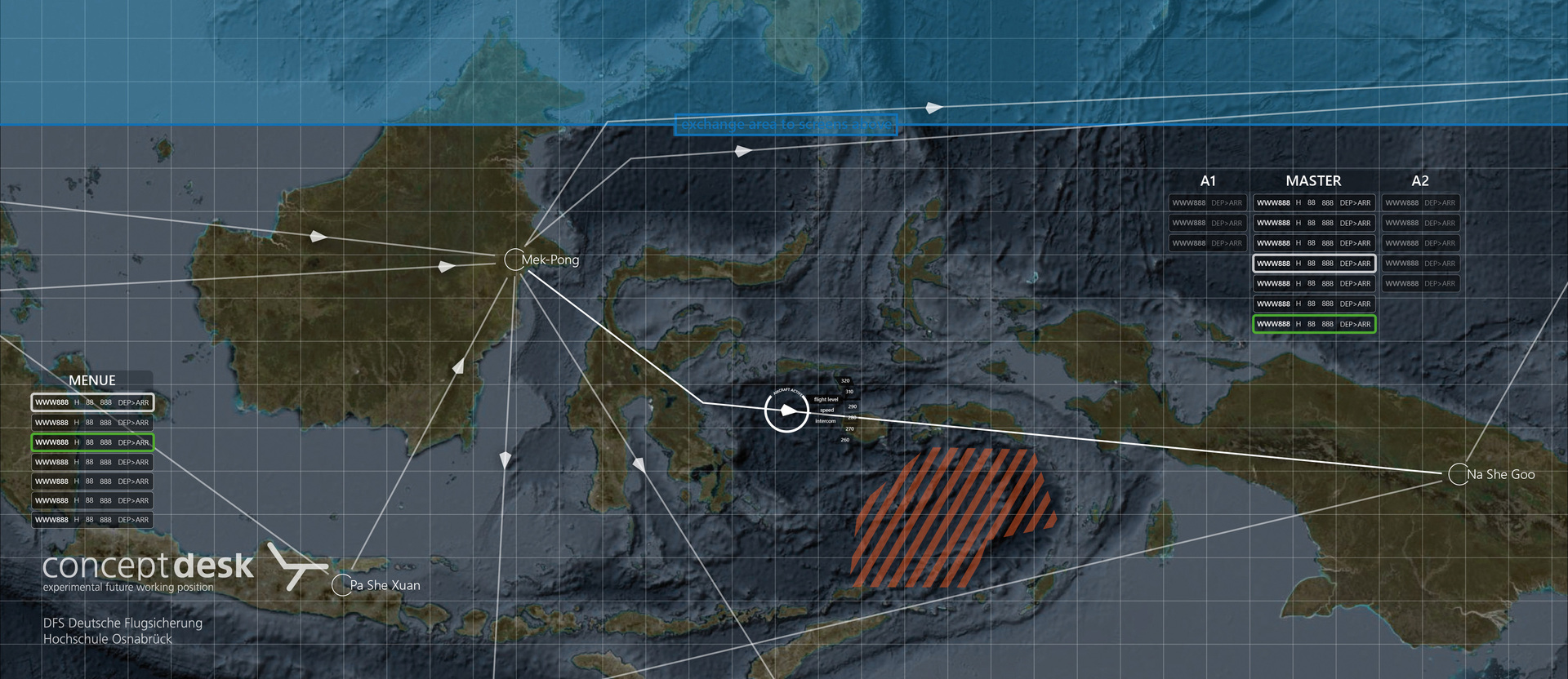The width and height of the screenshot is (1568, 679).
Task: Select the green-outlined strip in MENUE list
Action: [92, 442]
